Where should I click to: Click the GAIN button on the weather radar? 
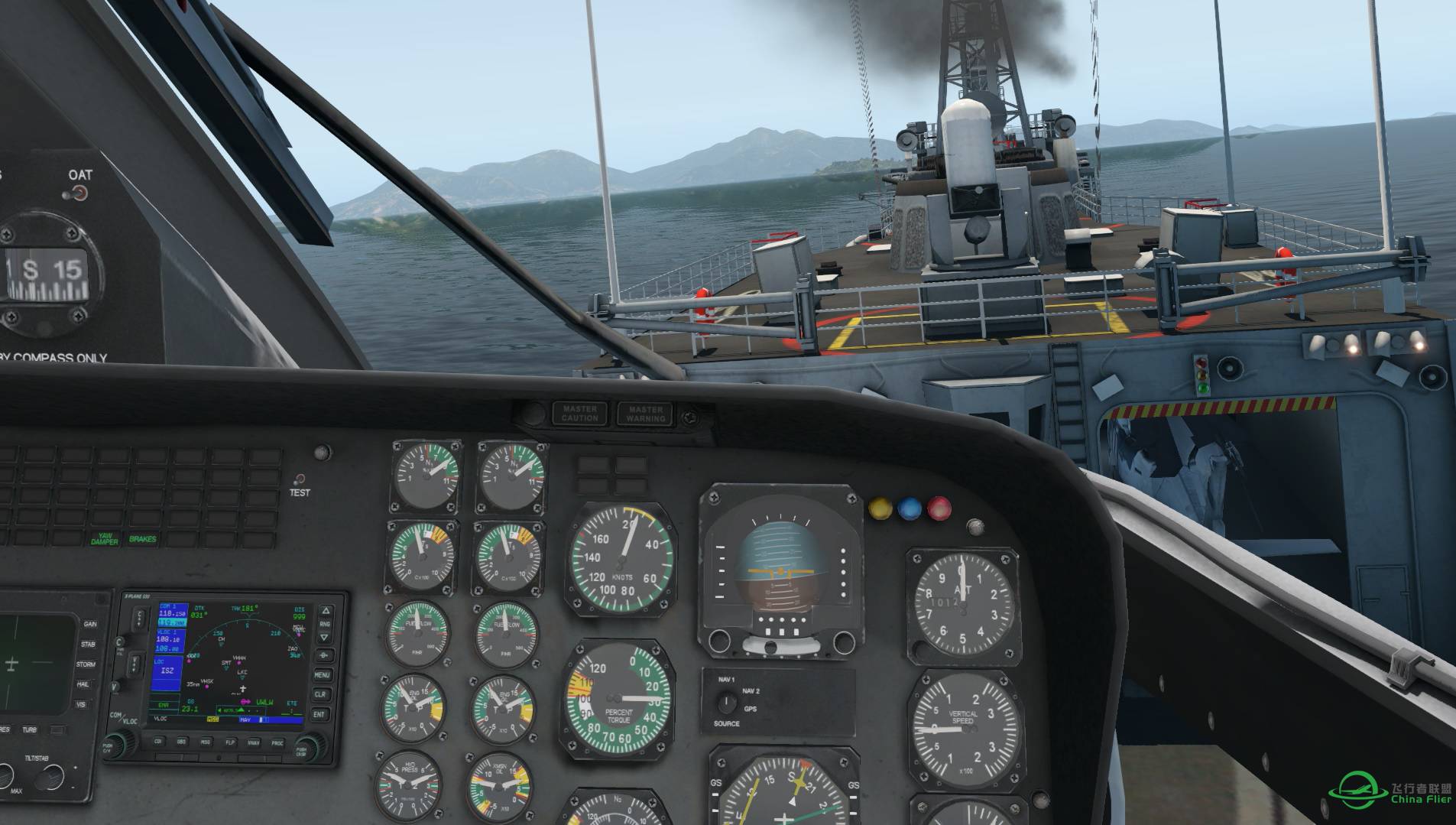(x=90, y=625)
